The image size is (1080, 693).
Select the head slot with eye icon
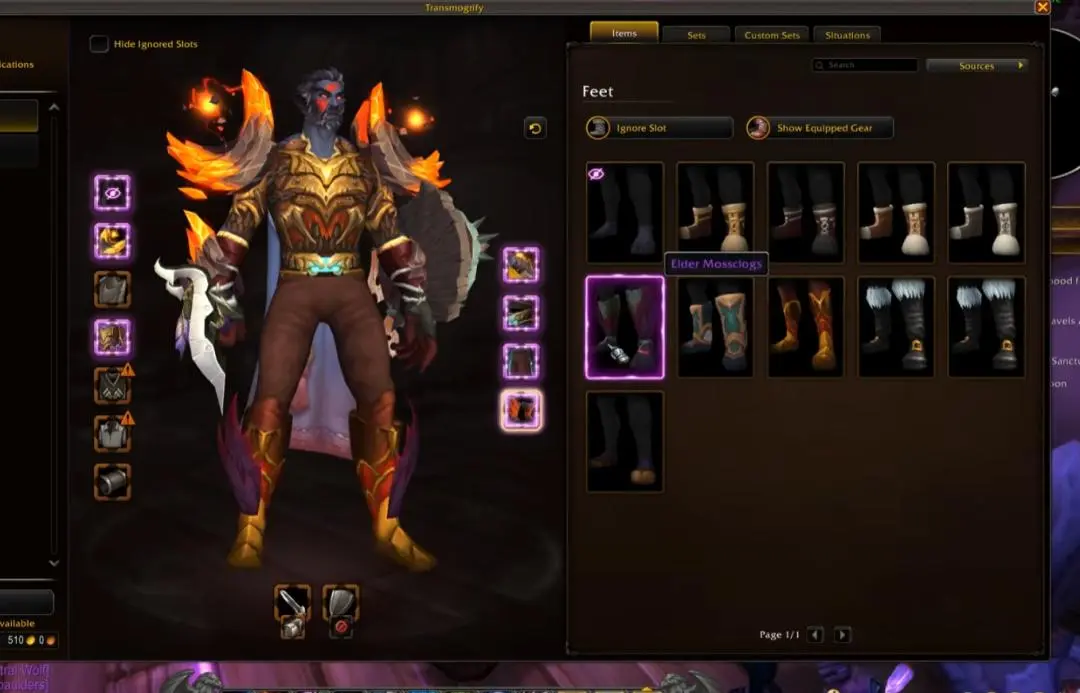(x=112, y=192)
